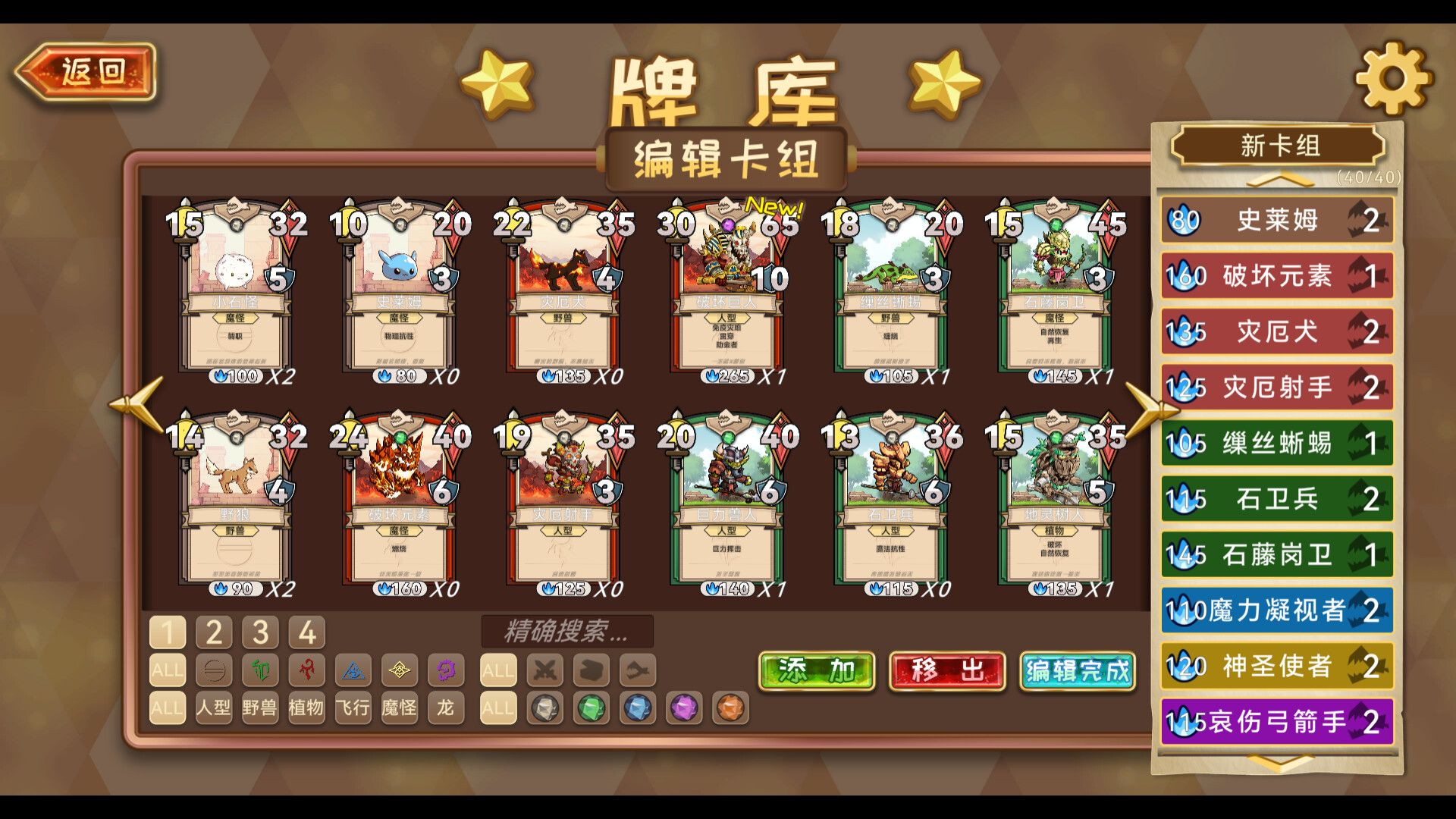The height and width of the screenshot is (819, 1456).
Task: Select the red faction filter icon
Action: tap(307, 670)
